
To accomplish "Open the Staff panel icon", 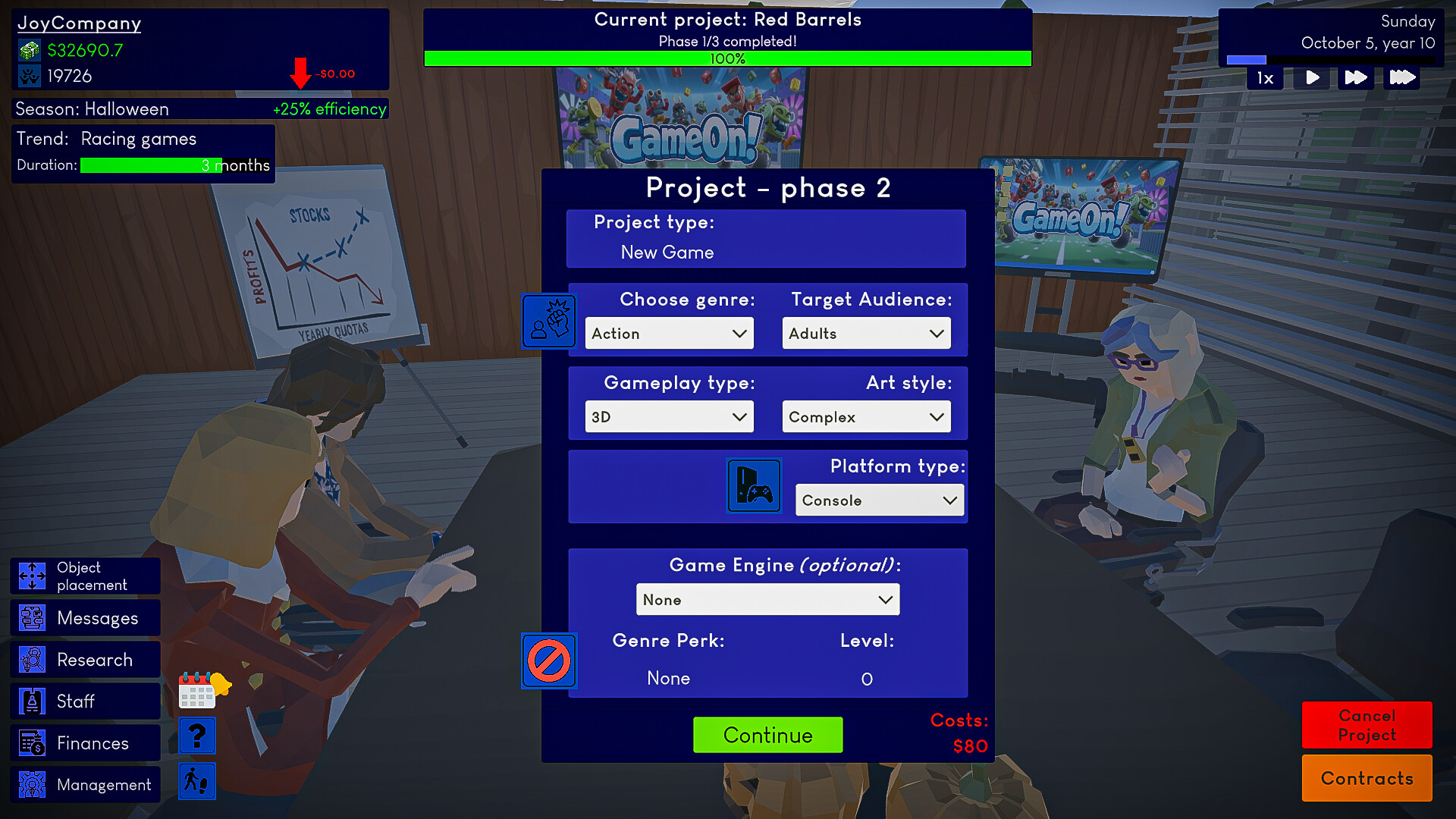I will 31,701.
